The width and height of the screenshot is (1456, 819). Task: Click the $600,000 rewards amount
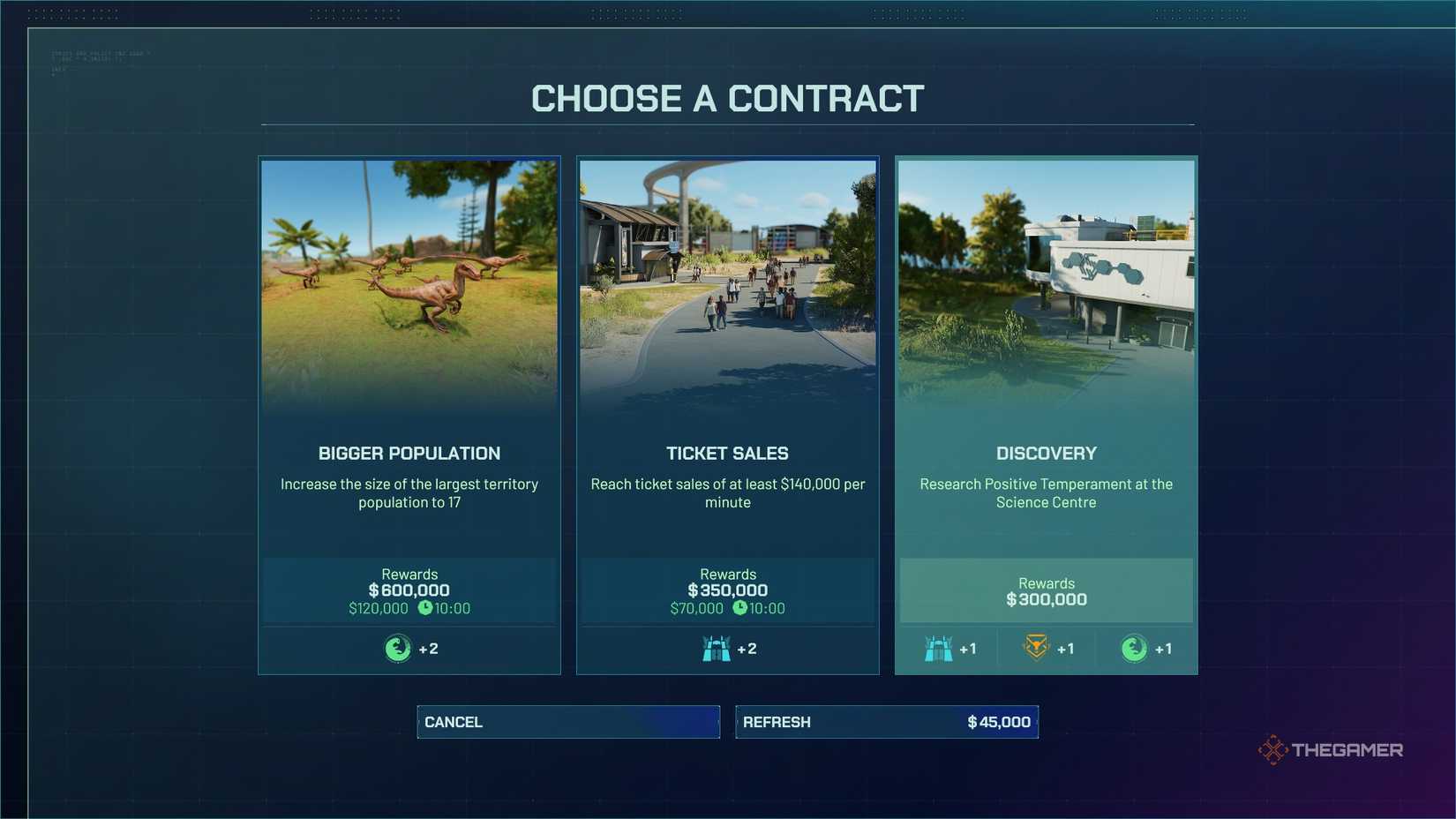pyautogui.click(x=409, y=590)
